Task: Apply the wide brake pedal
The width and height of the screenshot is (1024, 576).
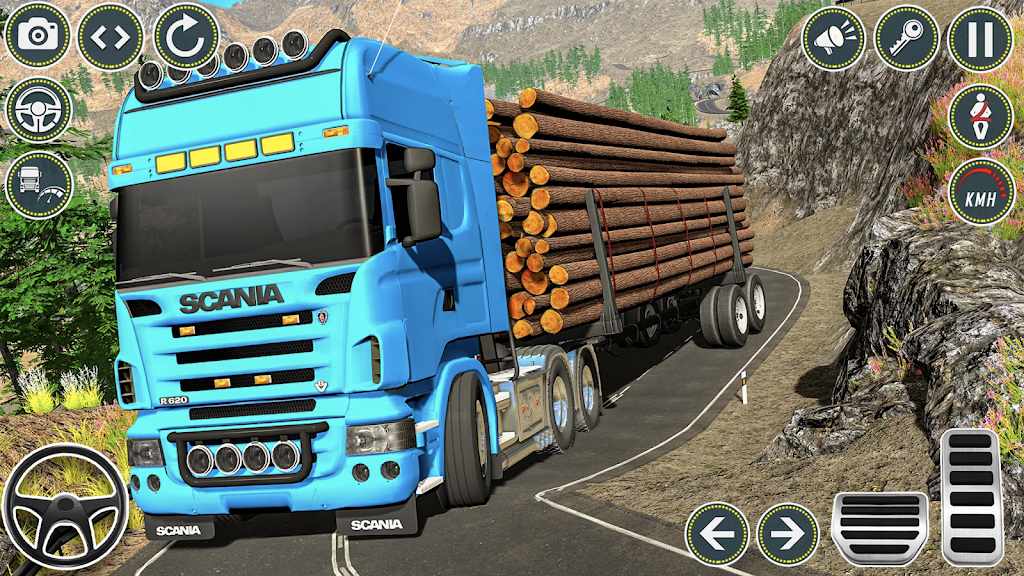Action: point(880,529)
